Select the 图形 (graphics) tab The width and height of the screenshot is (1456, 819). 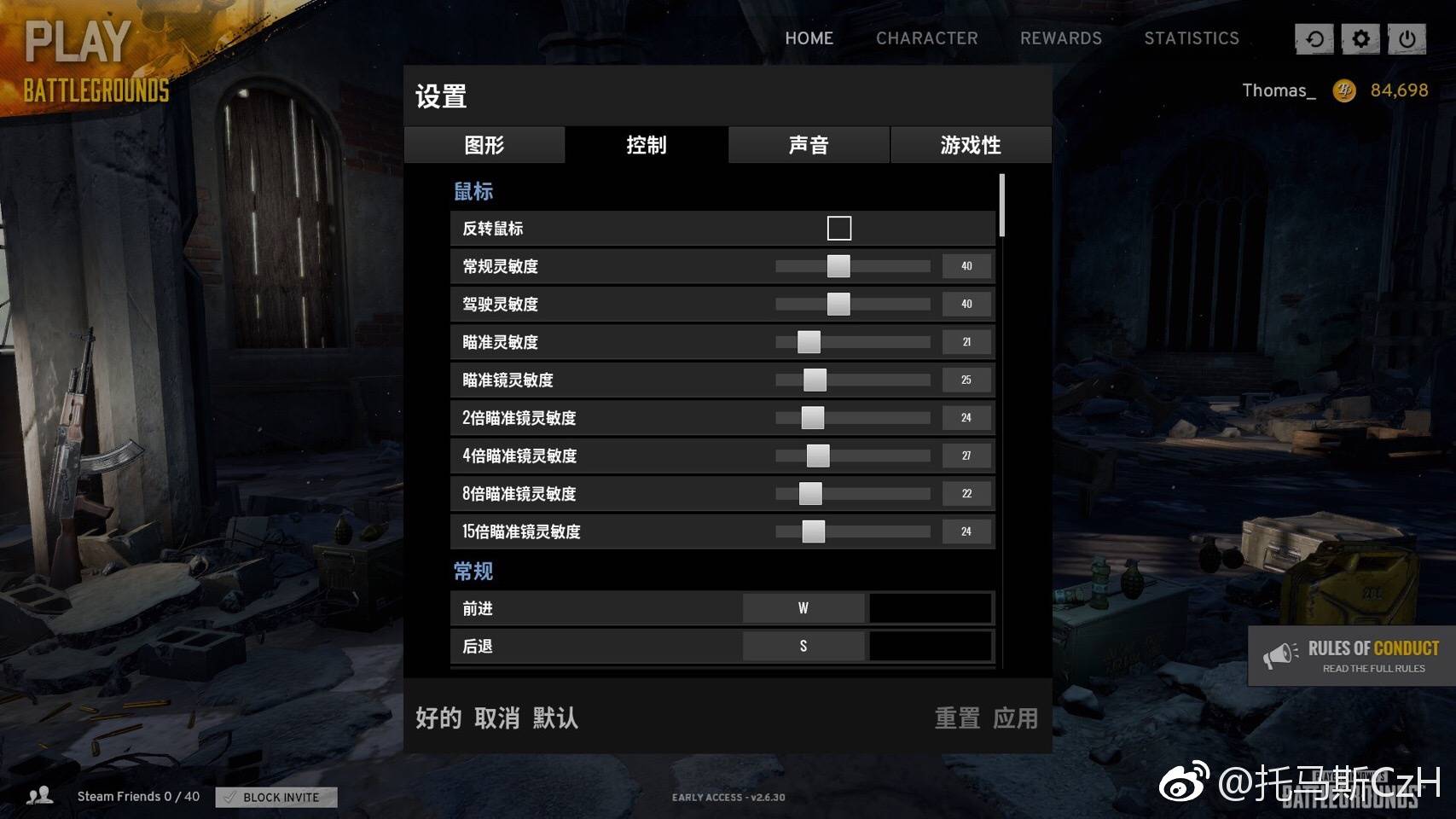coord(484,145)
